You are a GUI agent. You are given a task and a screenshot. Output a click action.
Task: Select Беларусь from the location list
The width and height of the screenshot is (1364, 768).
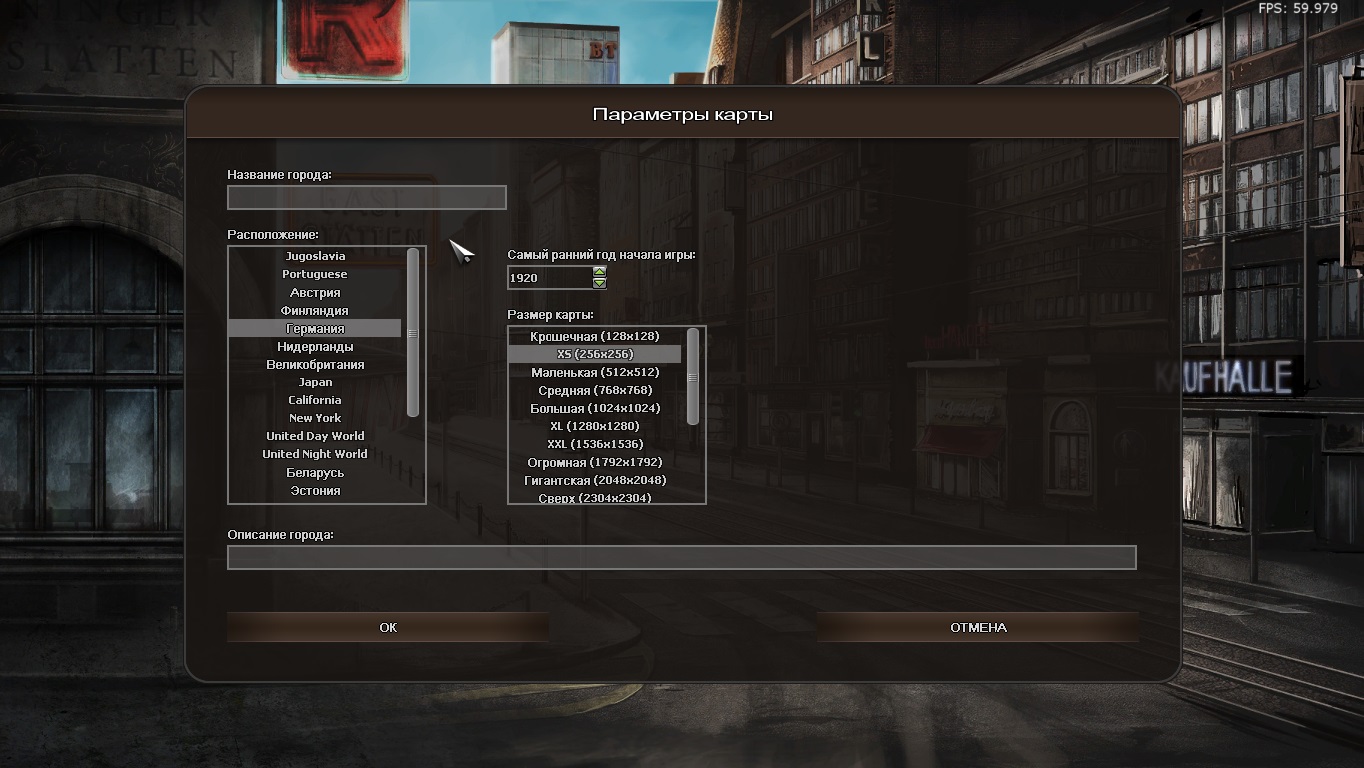(x=315, y=473)
